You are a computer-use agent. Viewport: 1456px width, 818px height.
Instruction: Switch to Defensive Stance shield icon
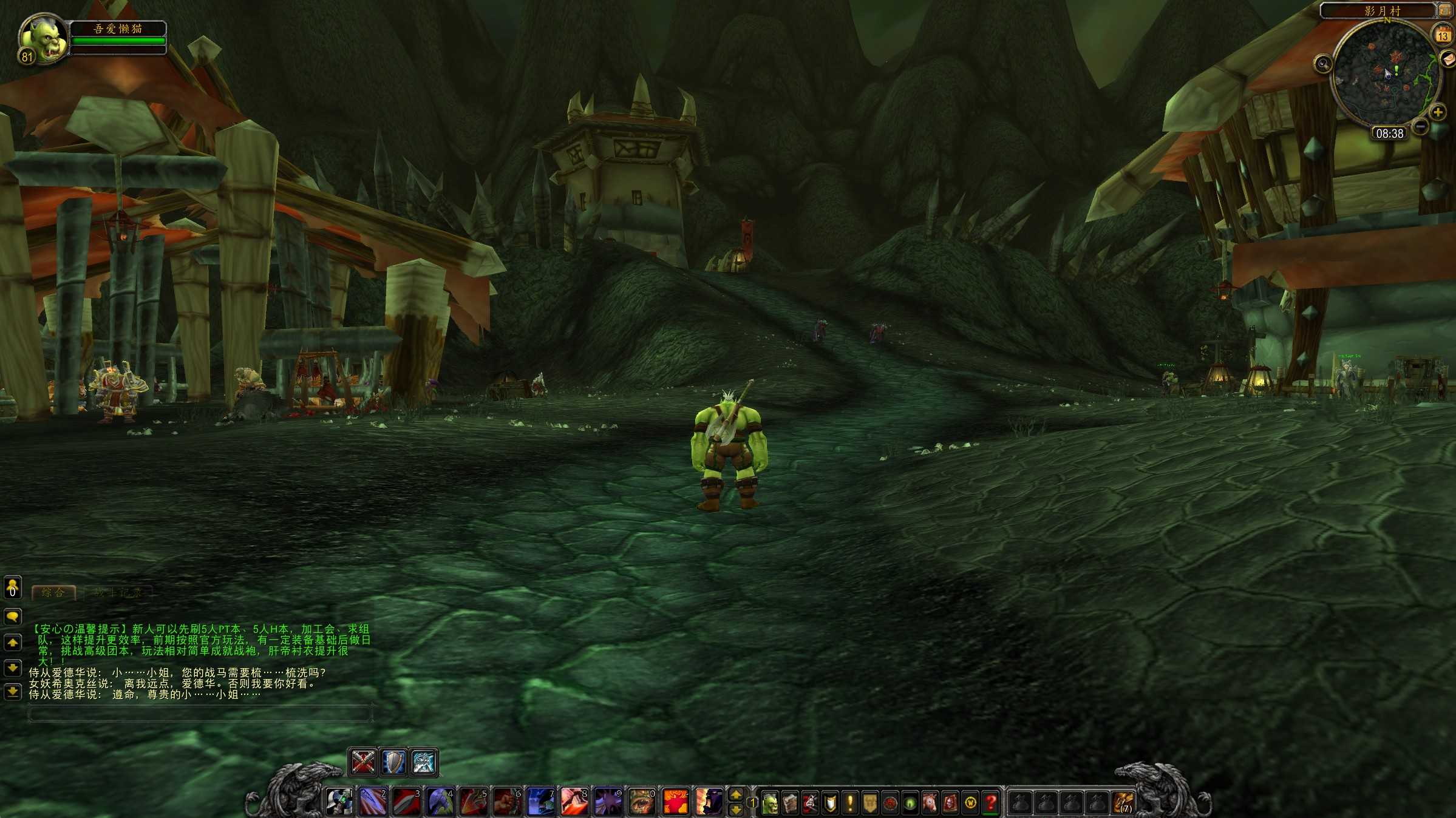[393, 762]
